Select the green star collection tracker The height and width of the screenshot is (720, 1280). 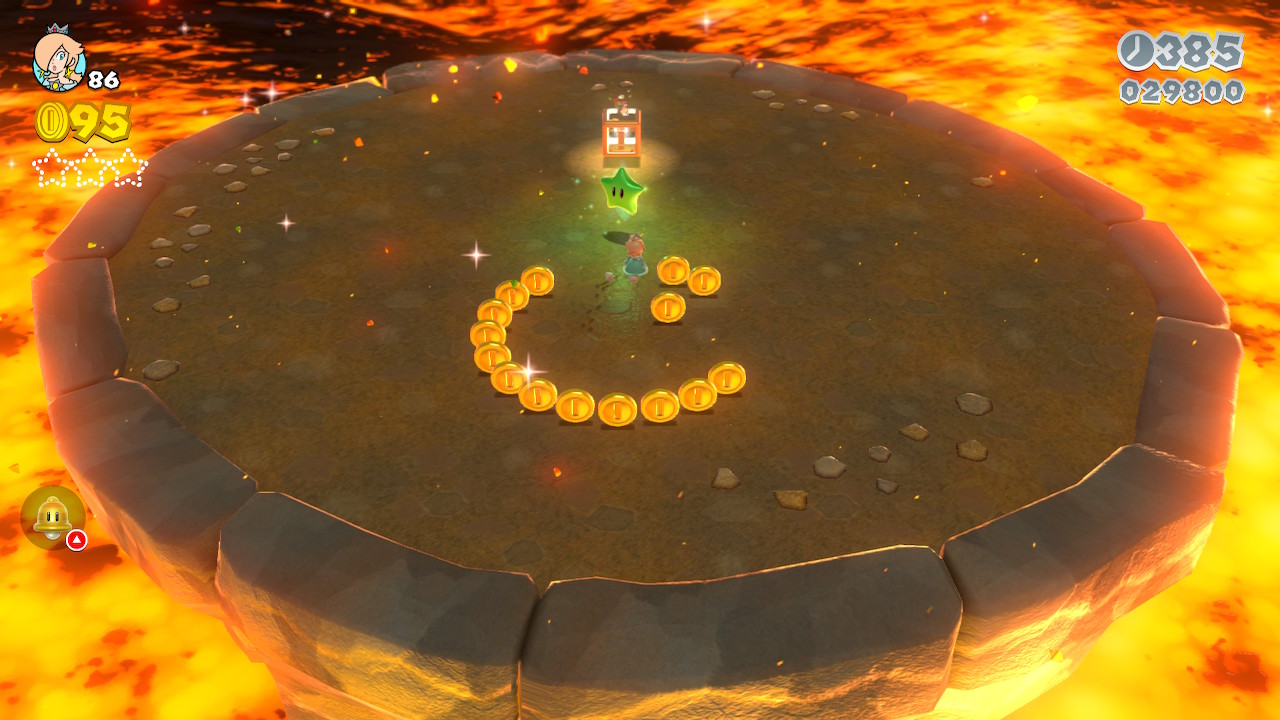pyautogui.click(x=89, y=167)
